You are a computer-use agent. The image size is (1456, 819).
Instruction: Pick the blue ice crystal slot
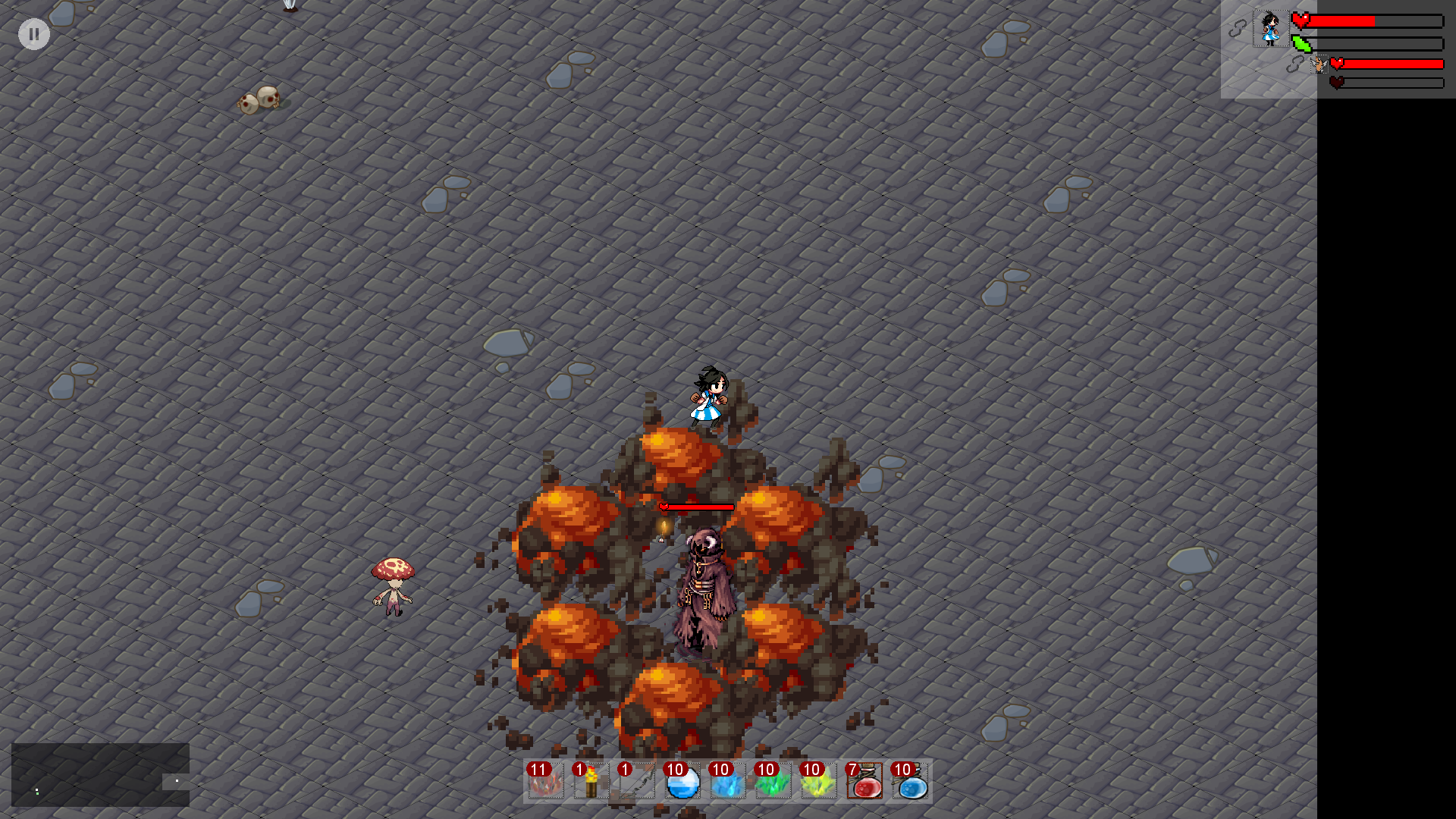728,781
